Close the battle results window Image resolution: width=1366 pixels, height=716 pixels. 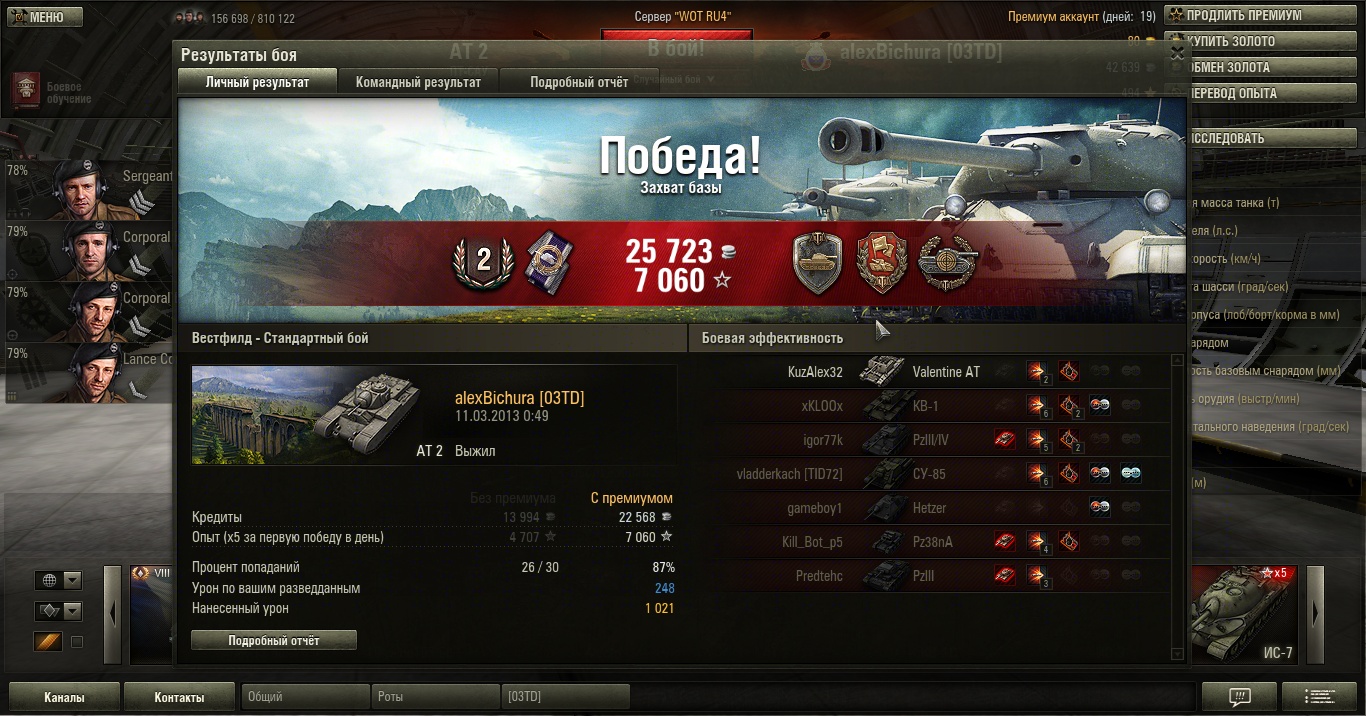click(1177, 54)
